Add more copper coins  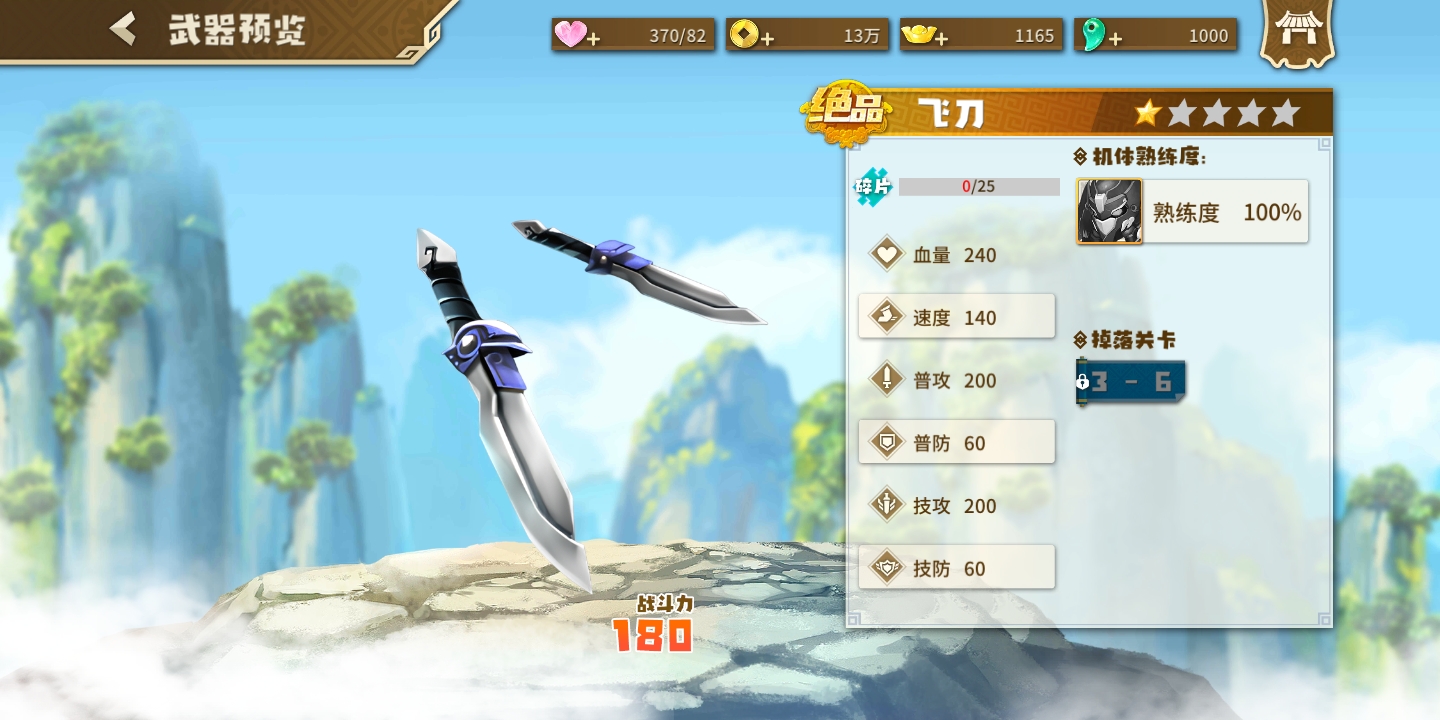(767, 38)
